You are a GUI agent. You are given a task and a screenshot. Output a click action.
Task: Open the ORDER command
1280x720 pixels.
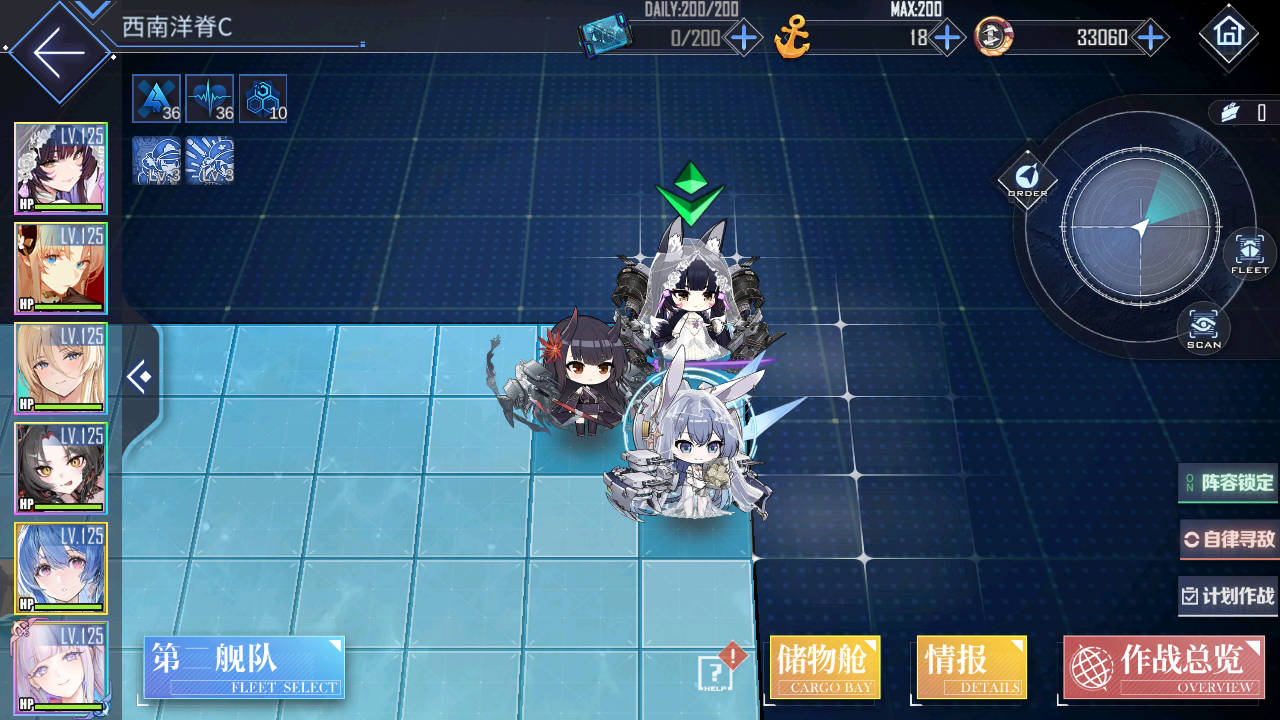[x=1027, y=181]
